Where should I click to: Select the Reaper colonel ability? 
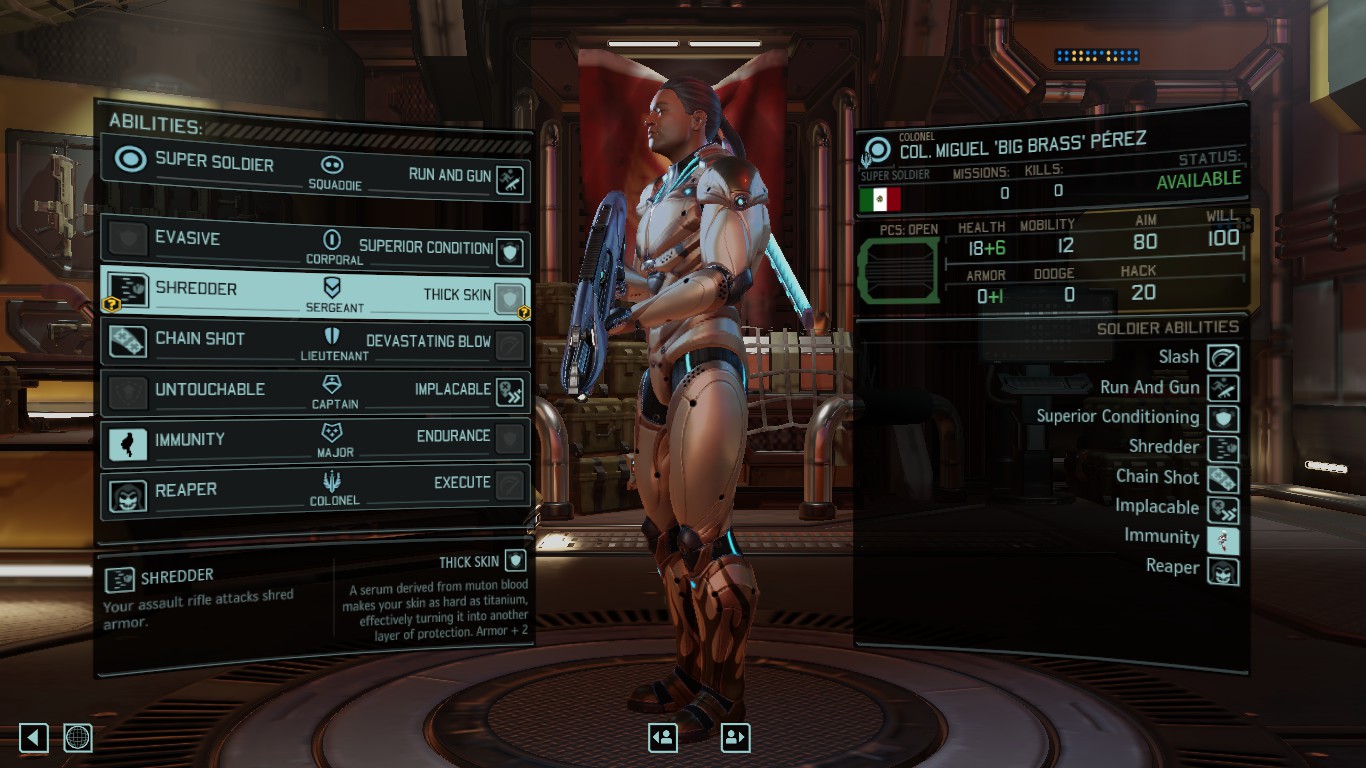click(128, 492)
